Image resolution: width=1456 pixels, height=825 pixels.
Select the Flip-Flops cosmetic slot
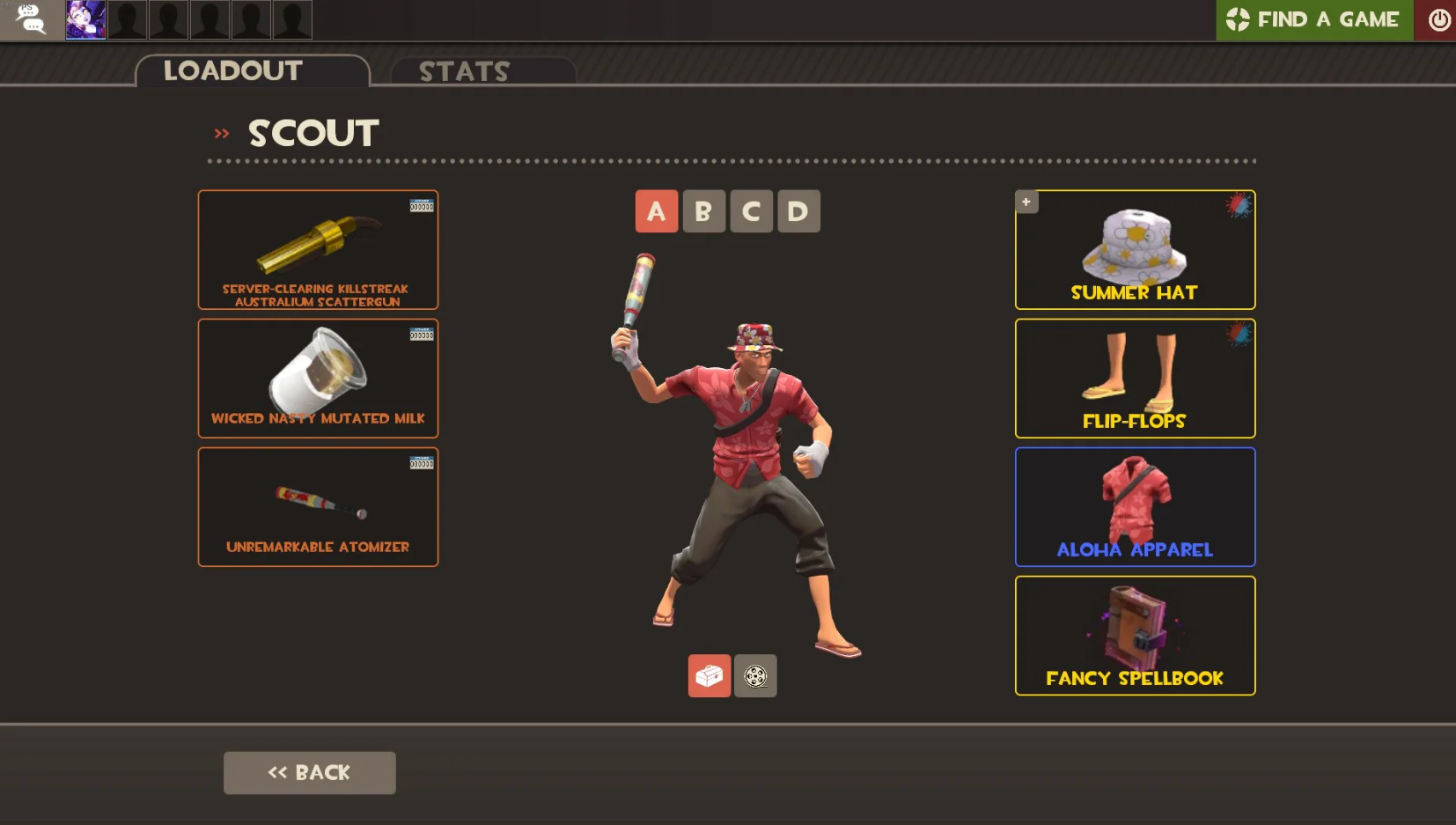point(1135,379)
